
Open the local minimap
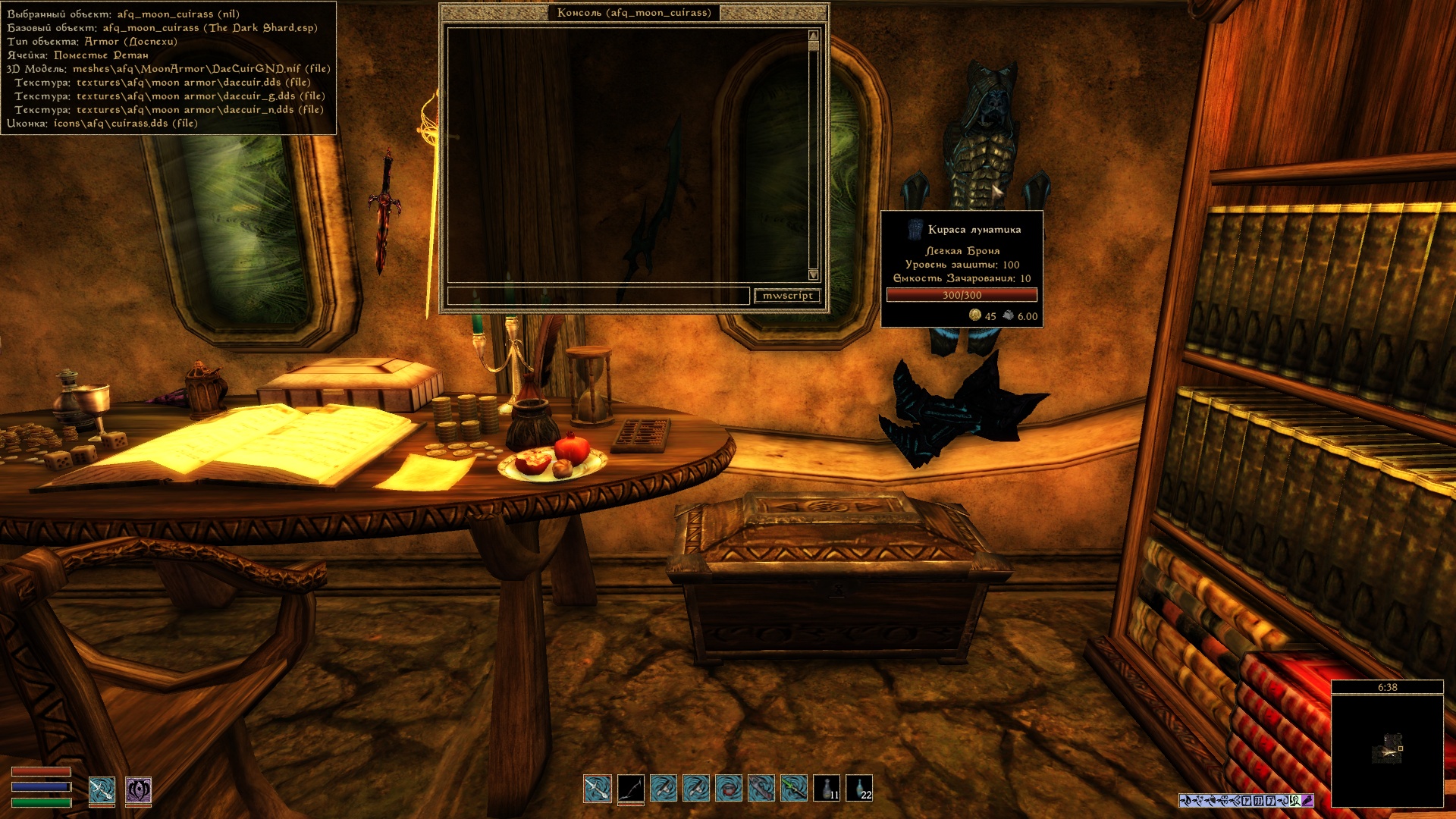coord(1387,750)
